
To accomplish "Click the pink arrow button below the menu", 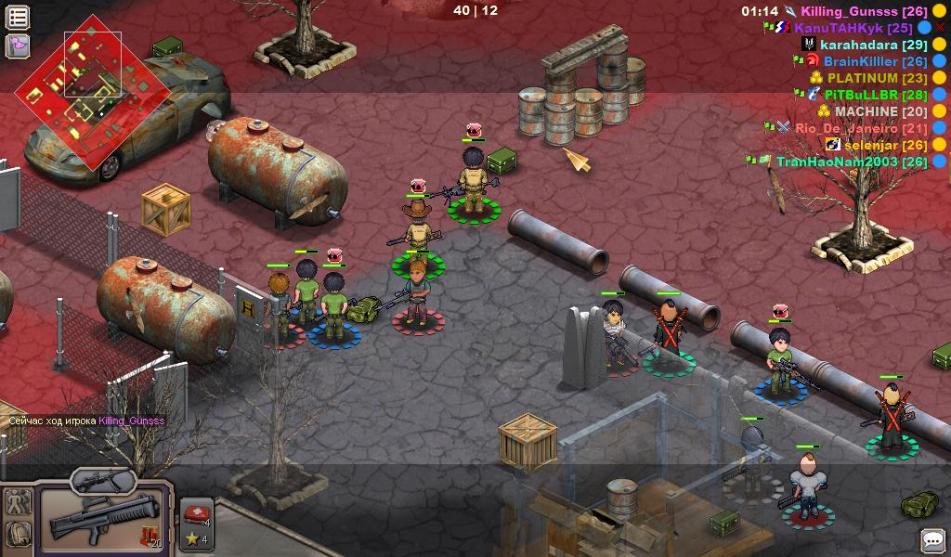I will coord(18,45).
